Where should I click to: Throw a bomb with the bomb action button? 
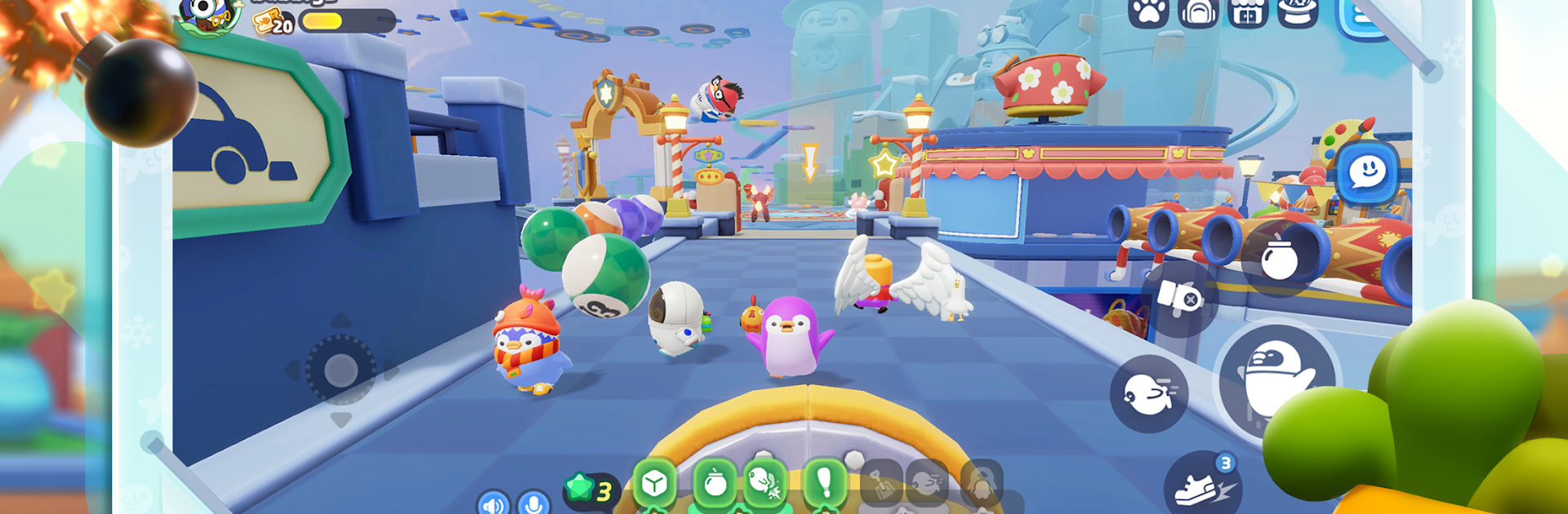[1279, 260]
